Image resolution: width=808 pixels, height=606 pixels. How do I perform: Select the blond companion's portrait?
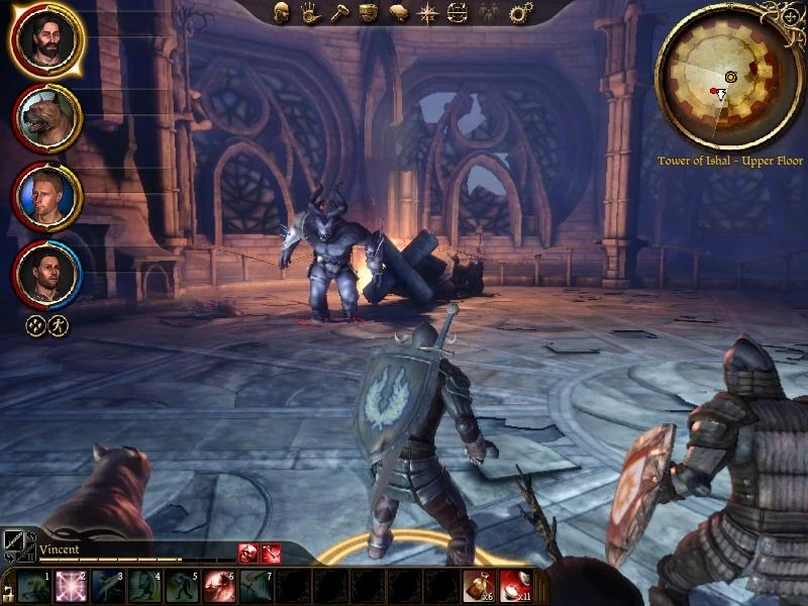[47, 196]
